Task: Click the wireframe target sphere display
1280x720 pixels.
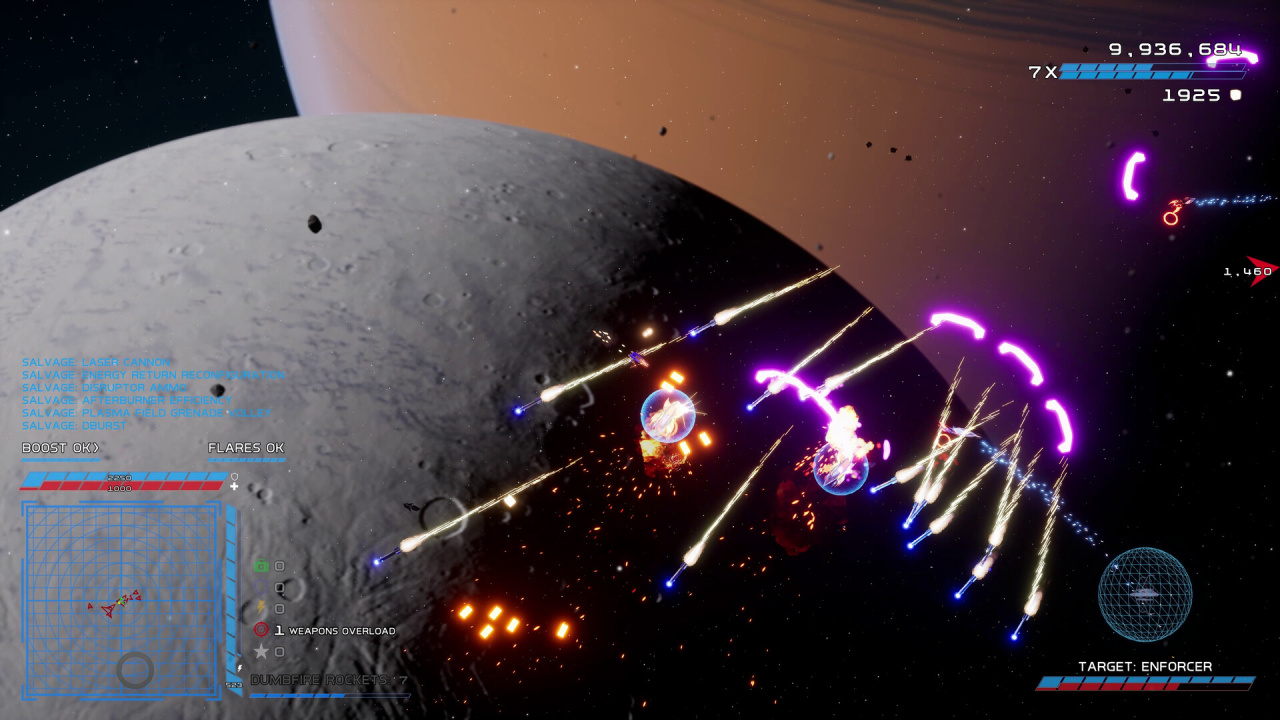Action: click(x=1145, y=594)
